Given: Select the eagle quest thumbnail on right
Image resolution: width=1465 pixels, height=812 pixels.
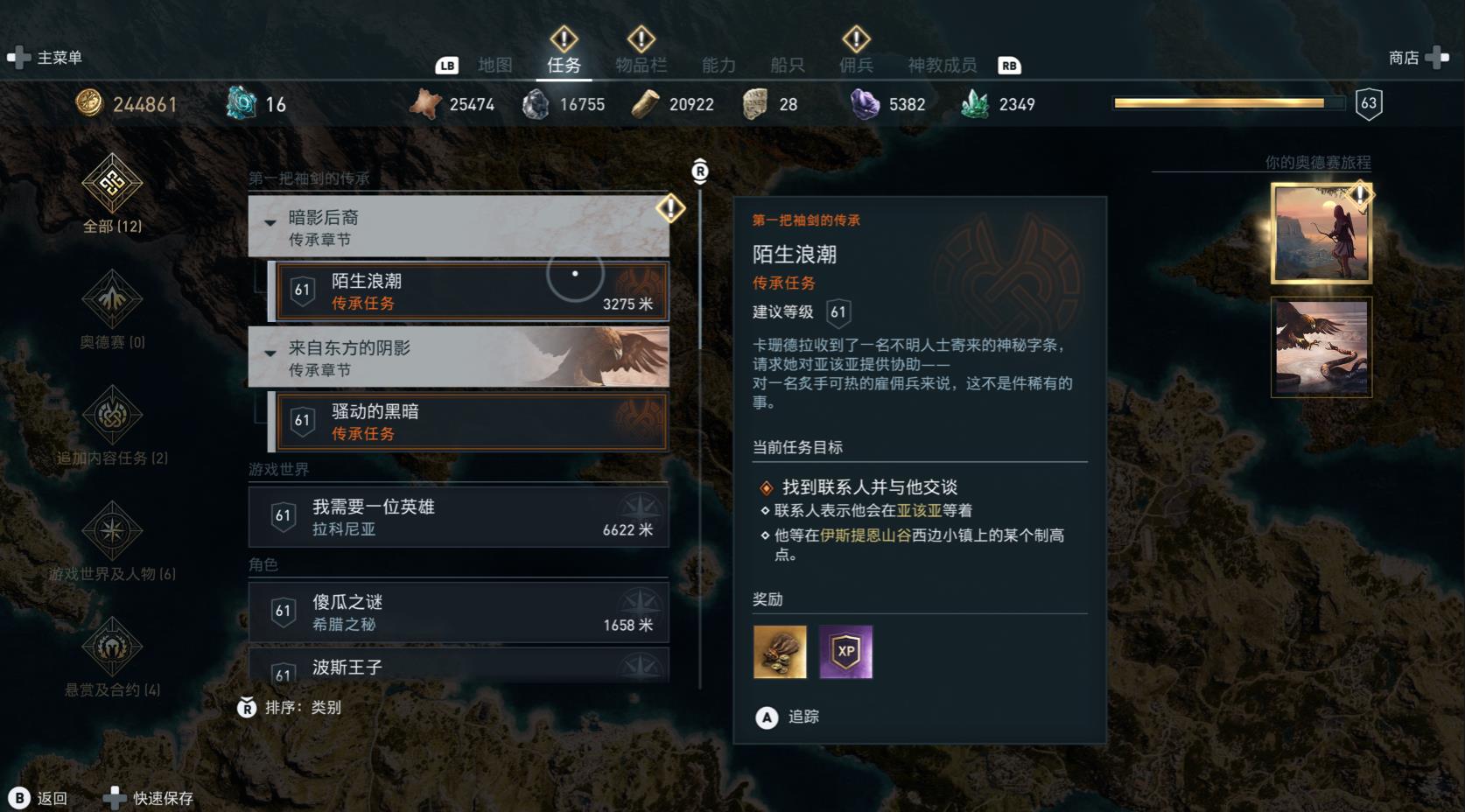Looking at the screenshot, I should pyautogui.click(x=1321, y=348).
